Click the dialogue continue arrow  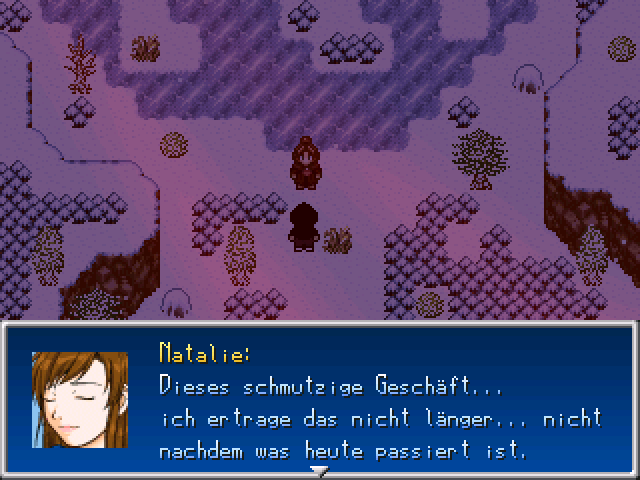(319, 470)
